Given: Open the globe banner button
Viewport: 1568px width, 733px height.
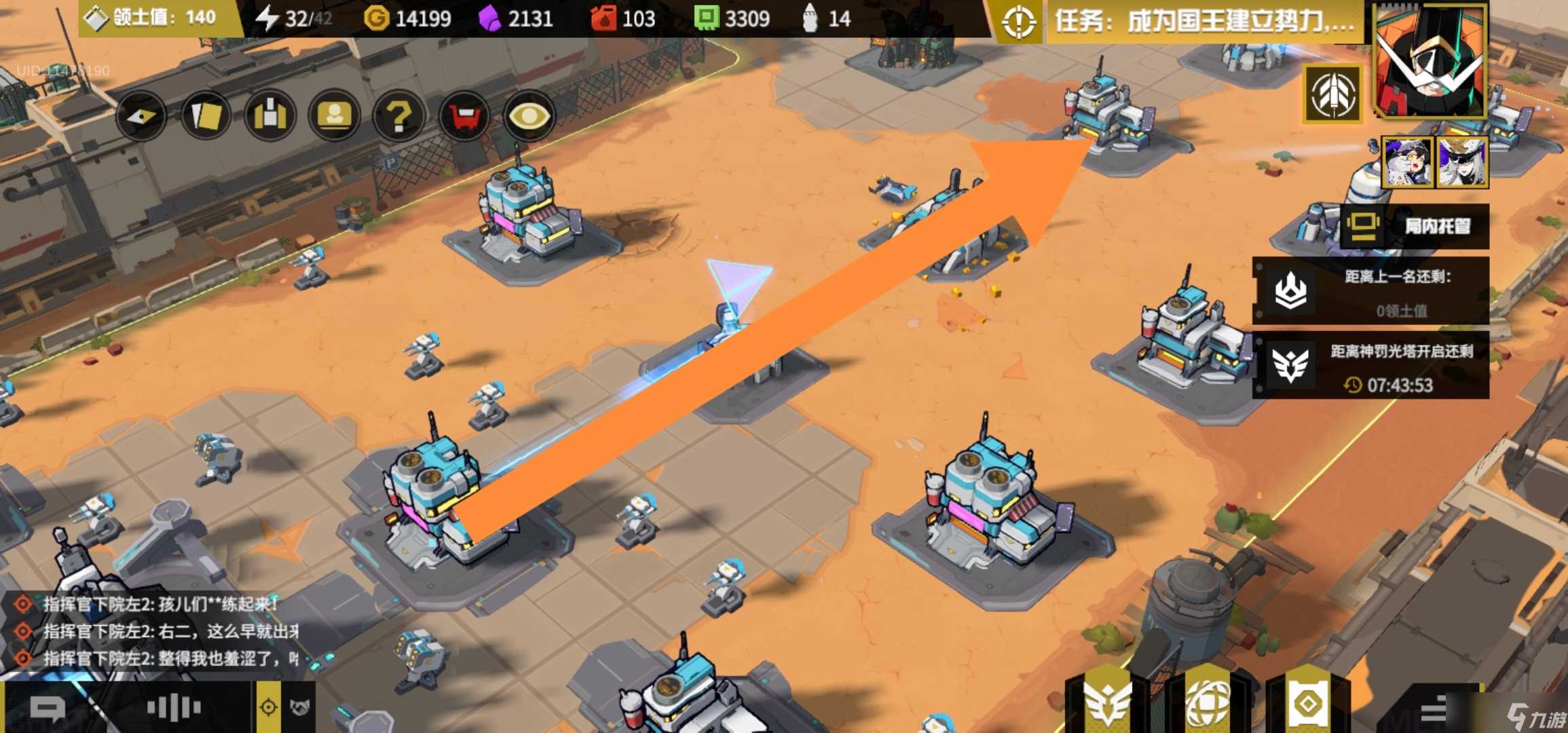Looking at the screenshot, I should coord(1208,702).
